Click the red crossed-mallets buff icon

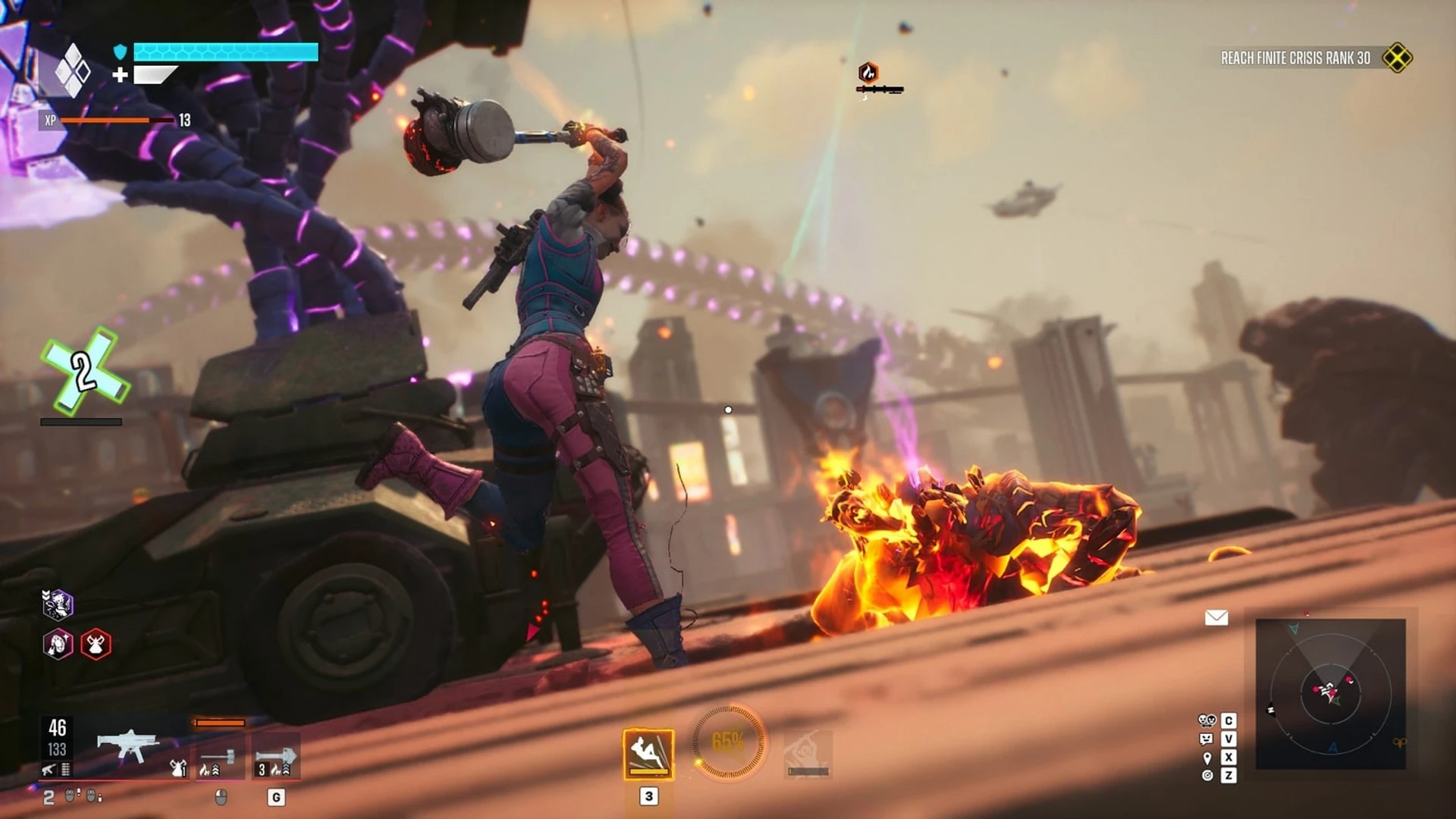pyautogui.click(x=96, y=645)
